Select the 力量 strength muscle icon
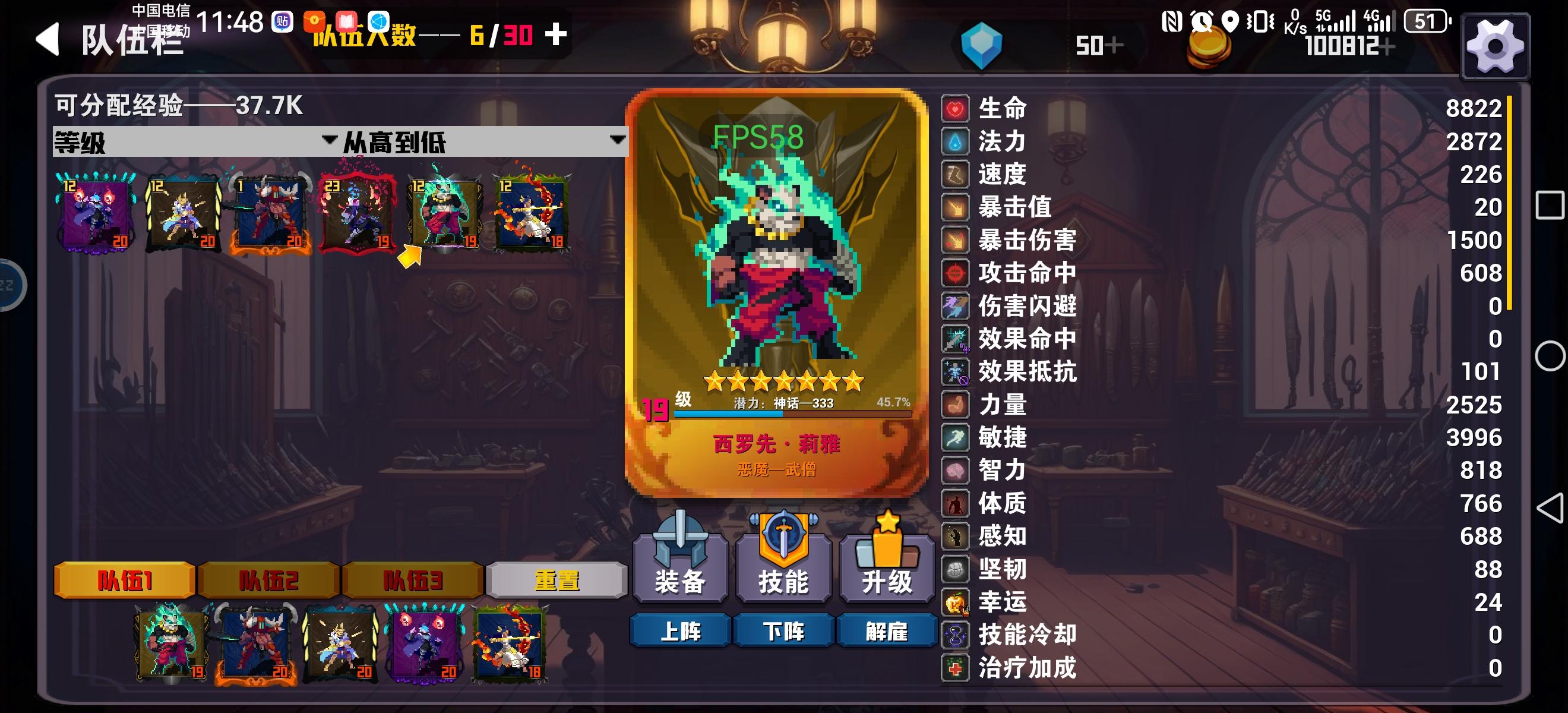1568x713 pixels. coord(954,404)
